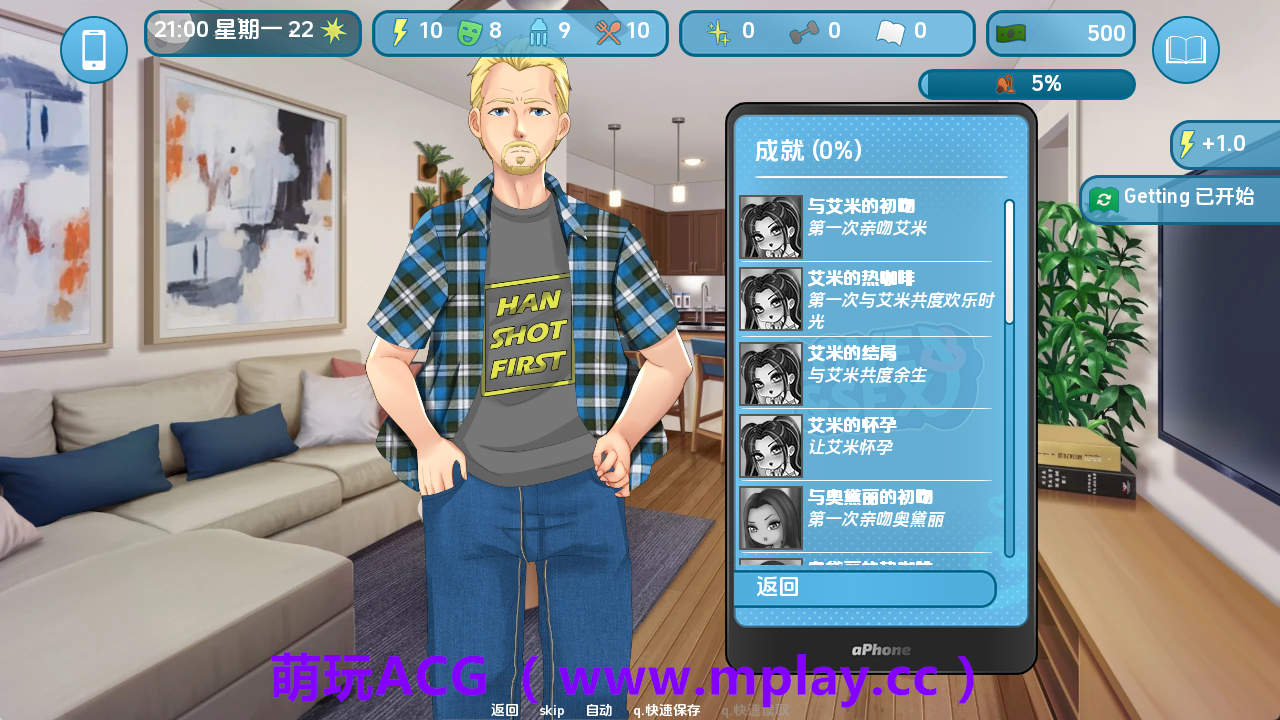Click the refresh icon in the Getting notification

click(x=1103, y=197)
